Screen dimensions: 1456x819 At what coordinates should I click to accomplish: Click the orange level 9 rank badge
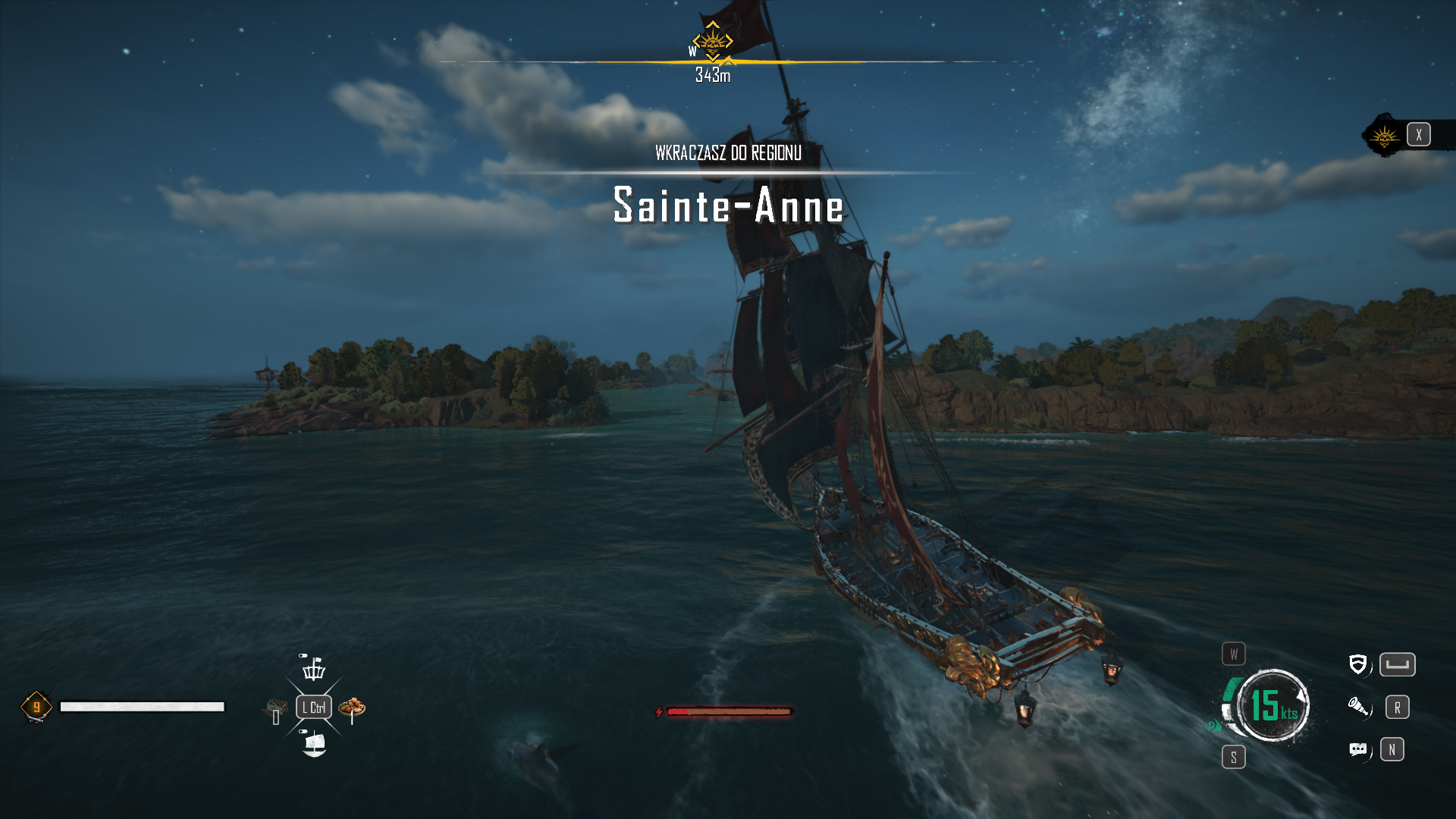pos(36,707)
